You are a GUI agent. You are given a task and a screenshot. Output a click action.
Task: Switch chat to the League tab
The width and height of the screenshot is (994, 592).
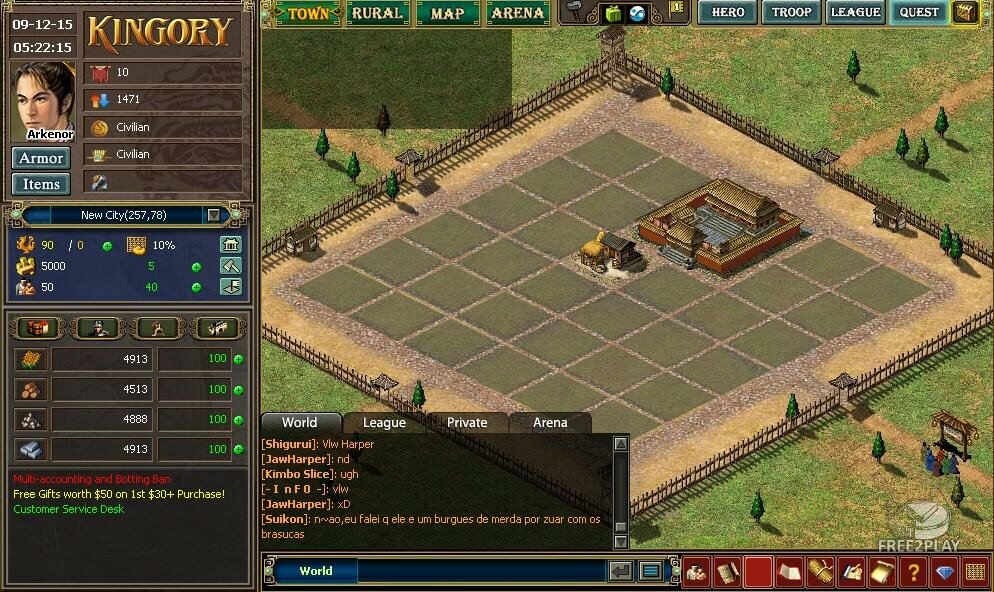click(384, 423)
